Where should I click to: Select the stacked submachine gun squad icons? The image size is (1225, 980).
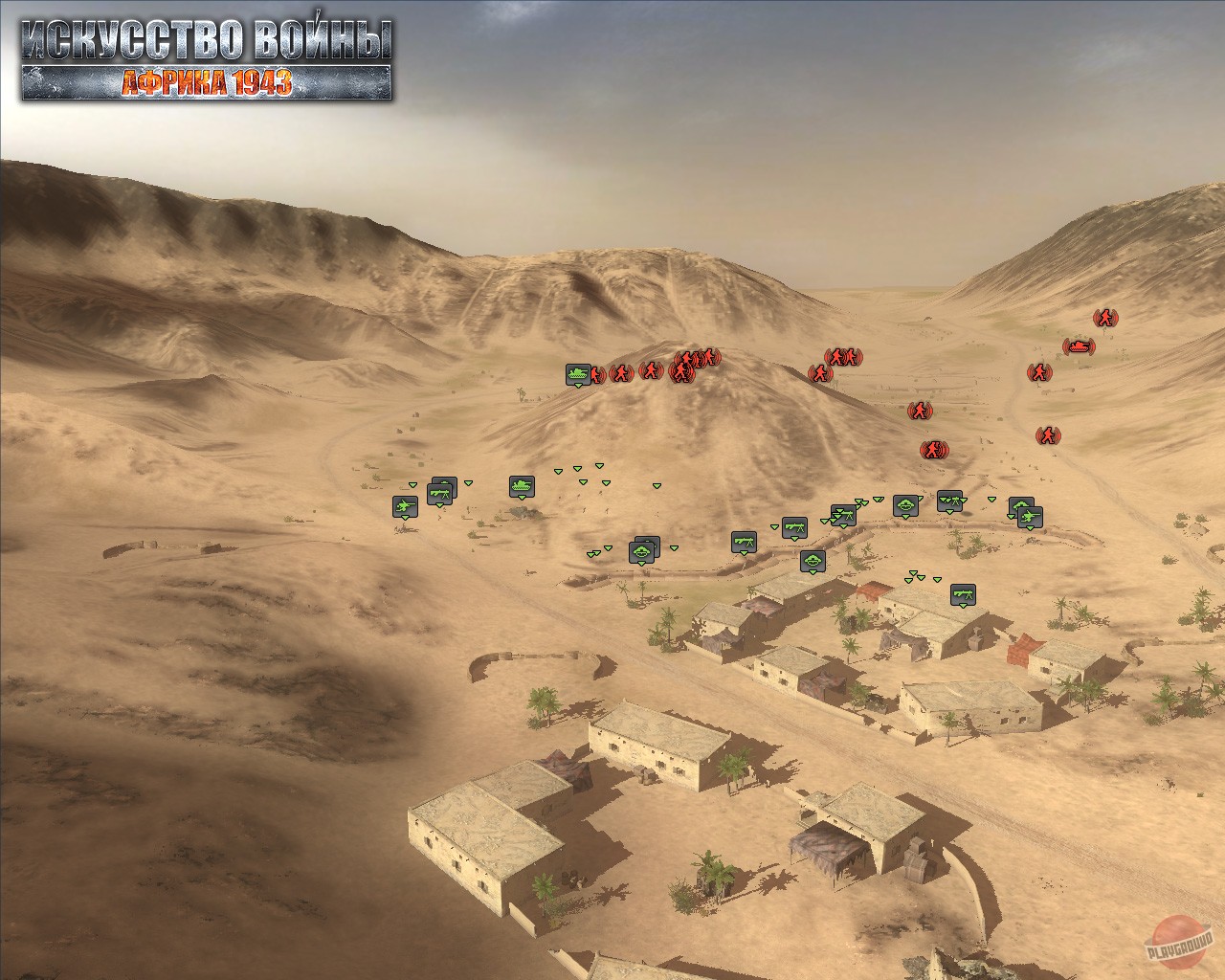(x=440, y=492)
